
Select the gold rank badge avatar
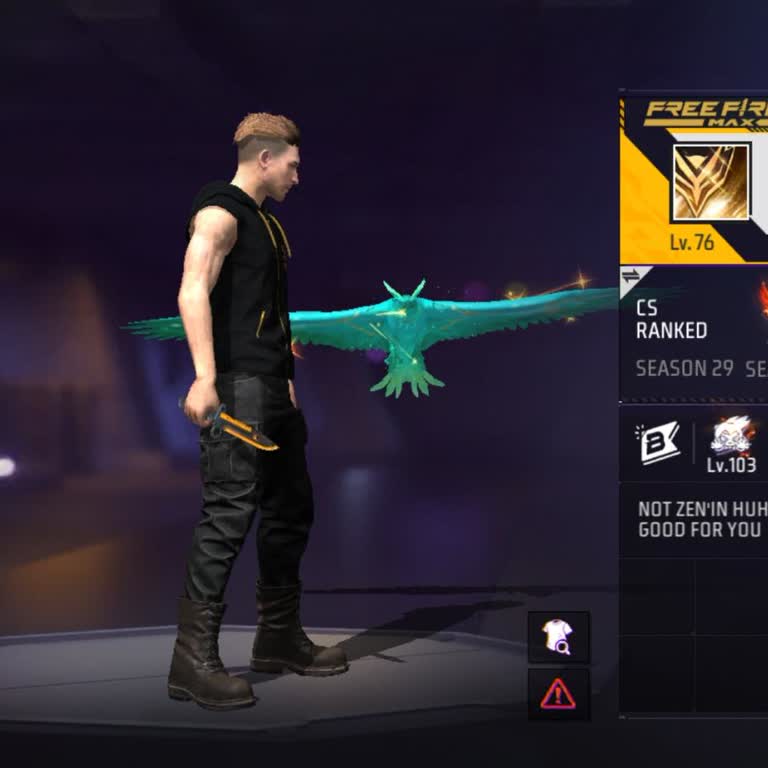[x=710, y=182]
